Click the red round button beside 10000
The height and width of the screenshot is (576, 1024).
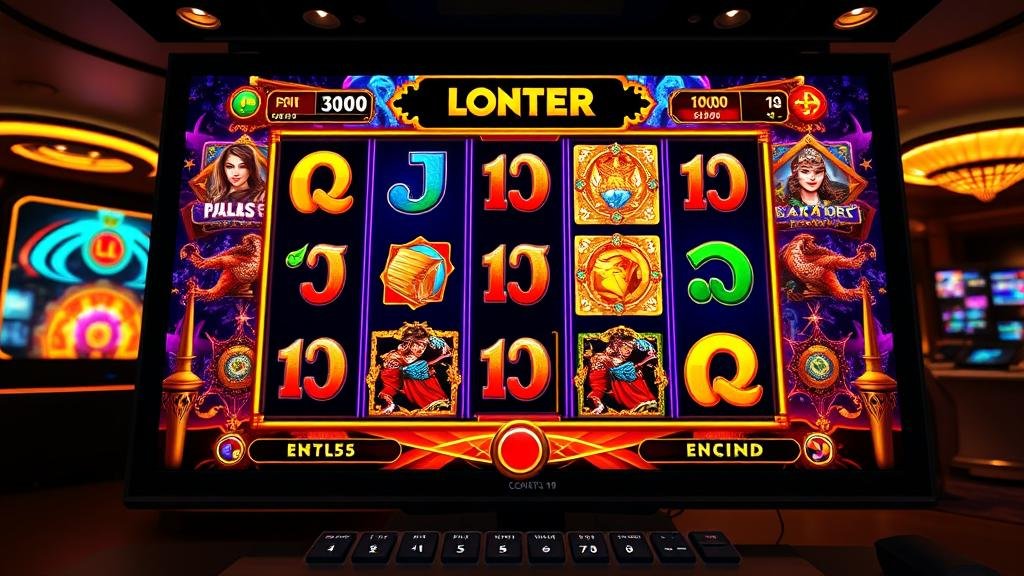coord(806,104)
